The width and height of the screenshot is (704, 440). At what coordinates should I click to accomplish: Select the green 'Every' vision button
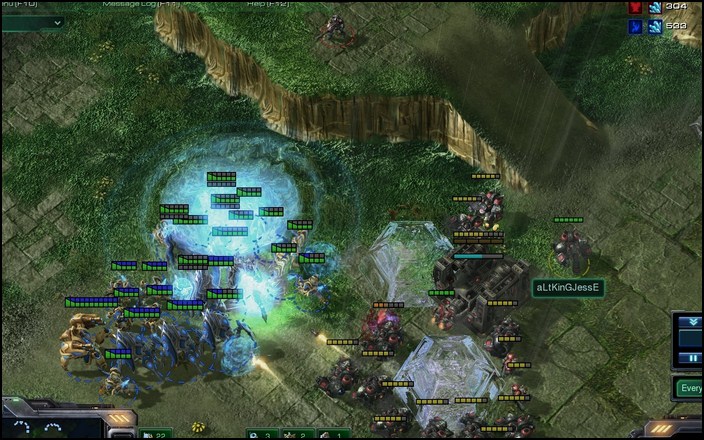(x=689, y=388)
